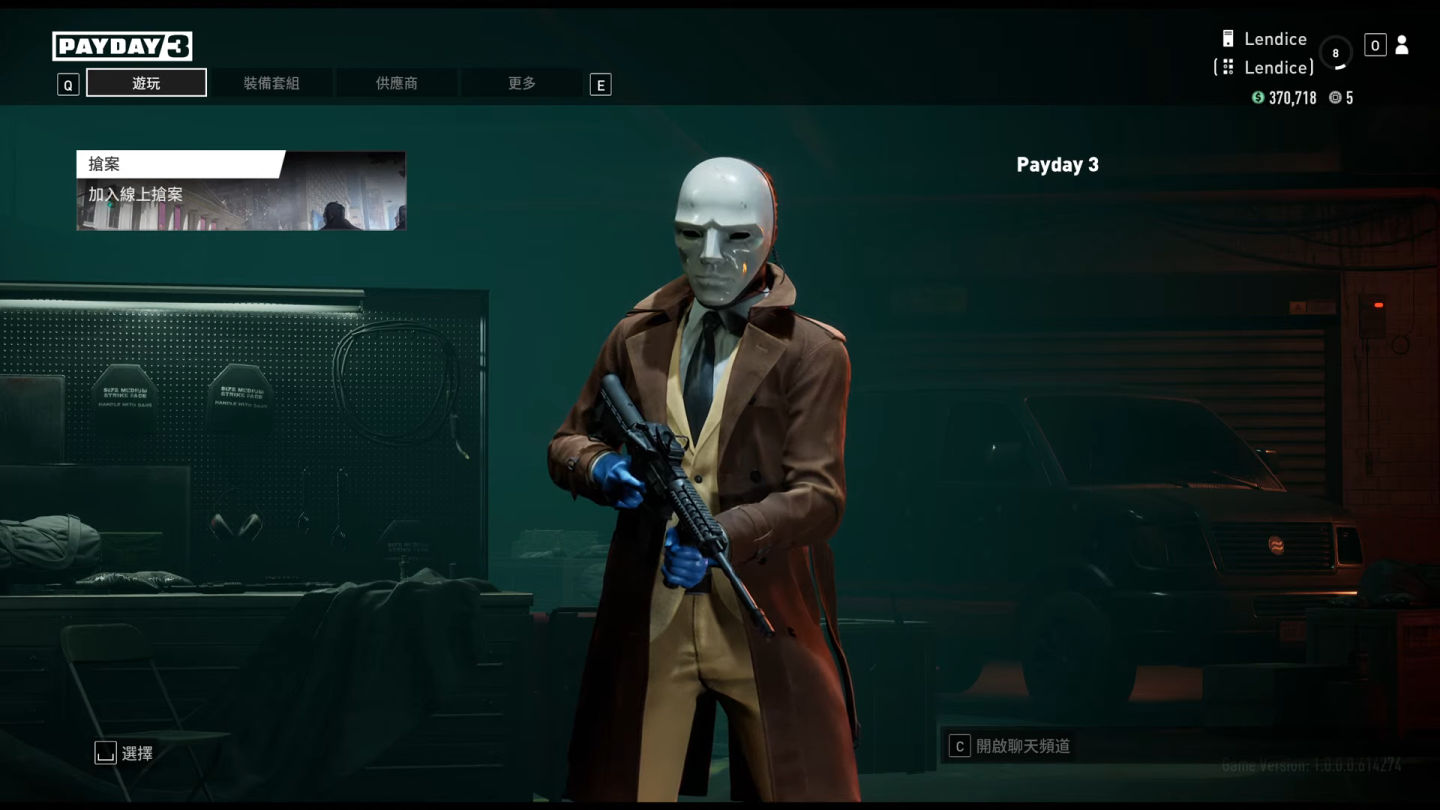Click the Lendice player profile name

1275,39
